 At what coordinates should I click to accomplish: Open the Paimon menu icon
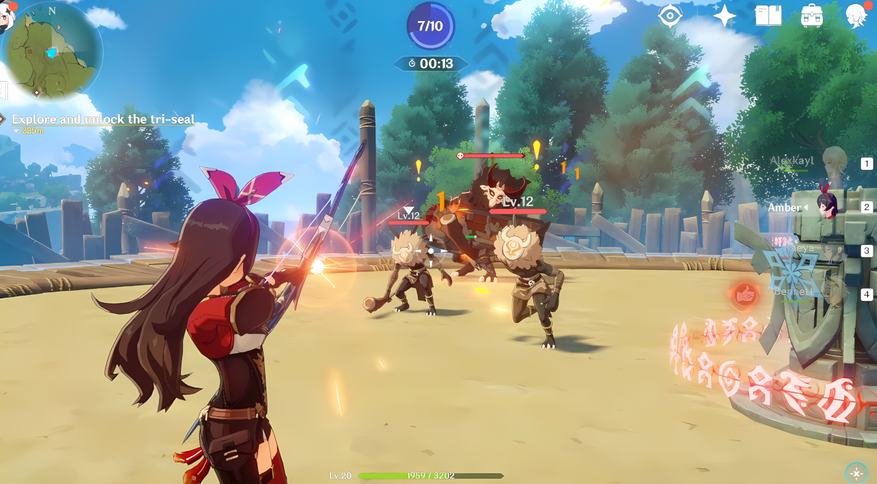7,15
